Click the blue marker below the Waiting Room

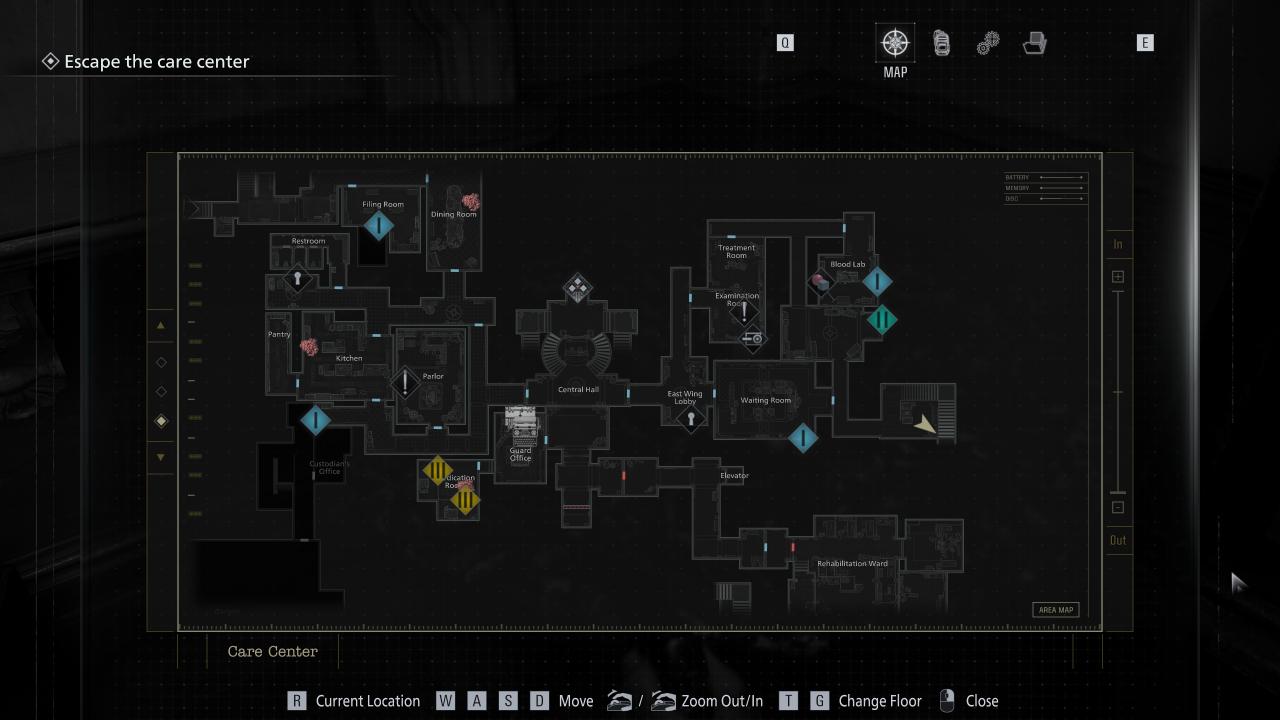(802, 437)
